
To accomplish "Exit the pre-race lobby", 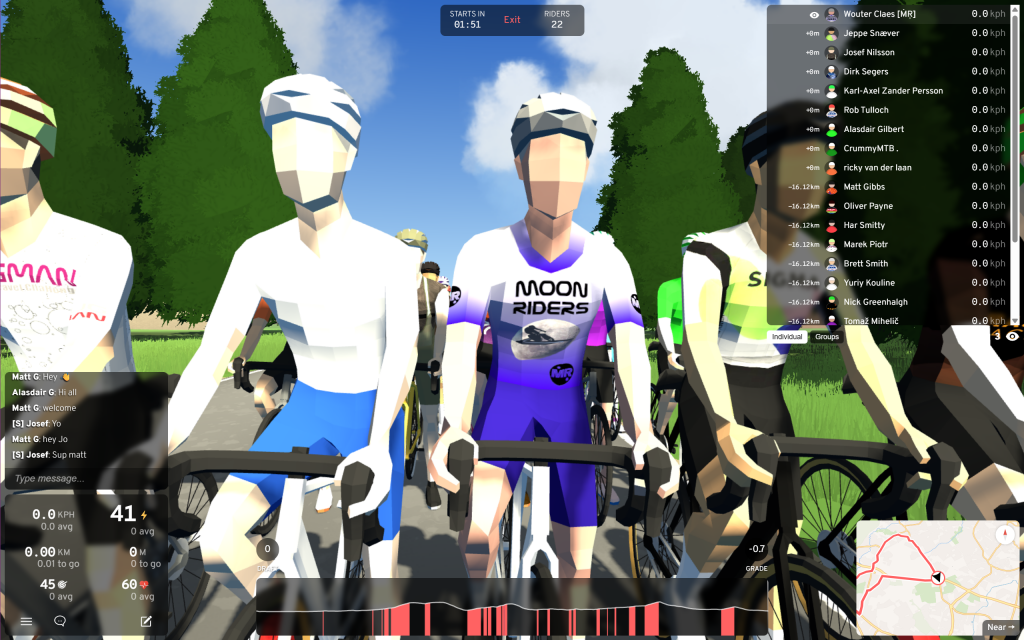I will tap(512, 20).
